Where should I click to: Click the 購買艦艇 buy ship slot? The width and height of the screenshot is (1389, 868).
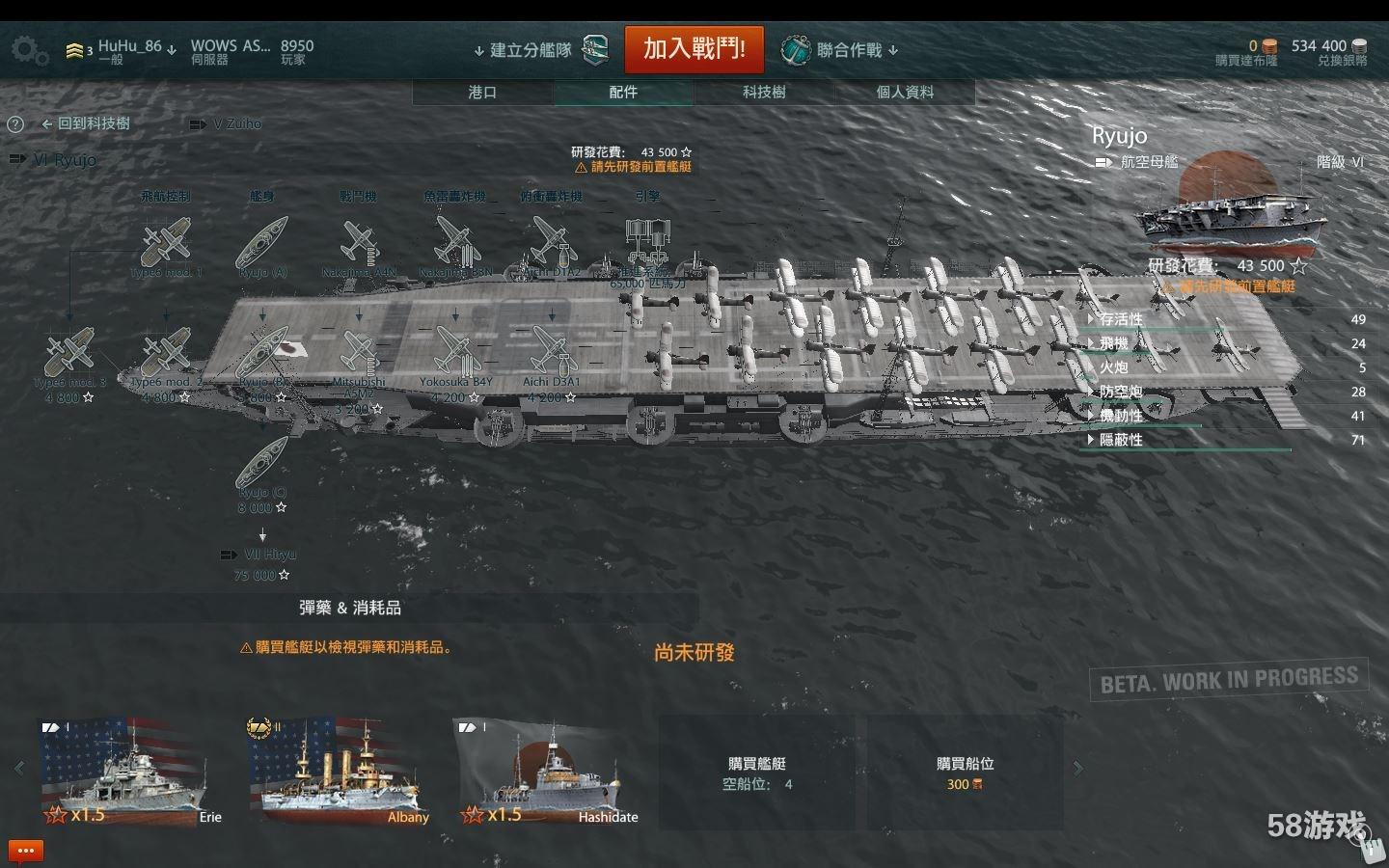(x=757, y=773)
